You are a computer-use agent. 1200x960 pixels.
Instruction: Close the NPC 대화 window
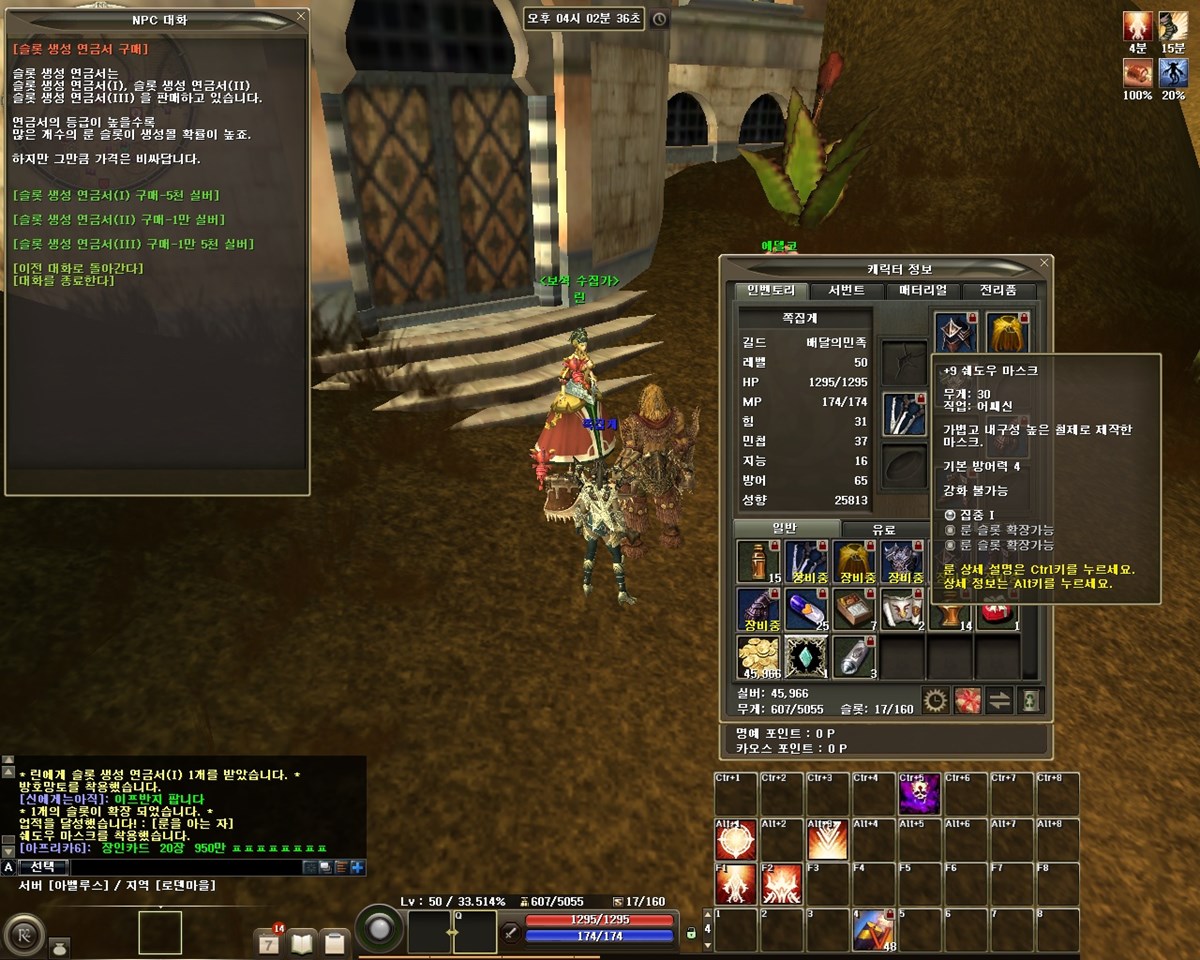pos(301,17)
